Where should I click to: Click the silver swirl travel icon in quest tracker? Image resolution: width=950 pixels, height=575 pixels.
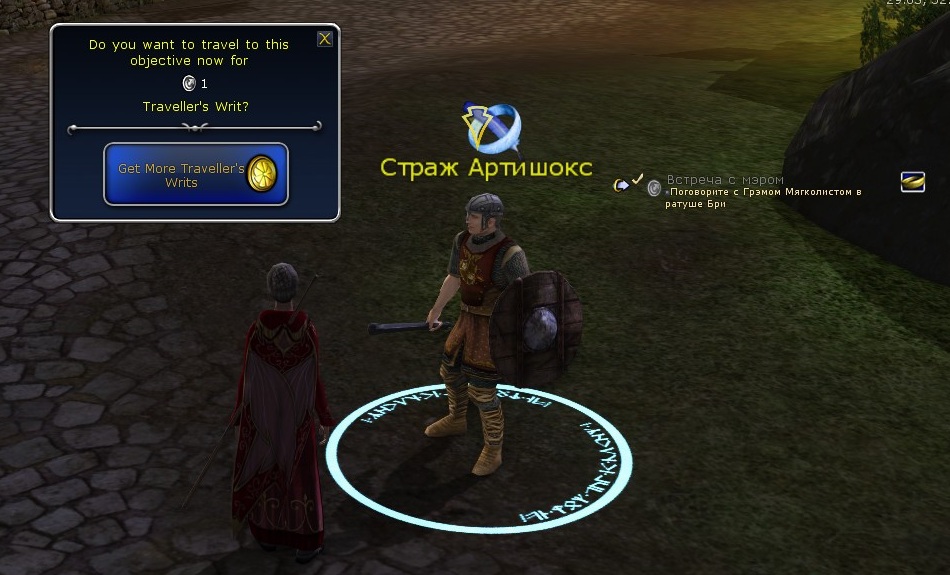point(654,187)
